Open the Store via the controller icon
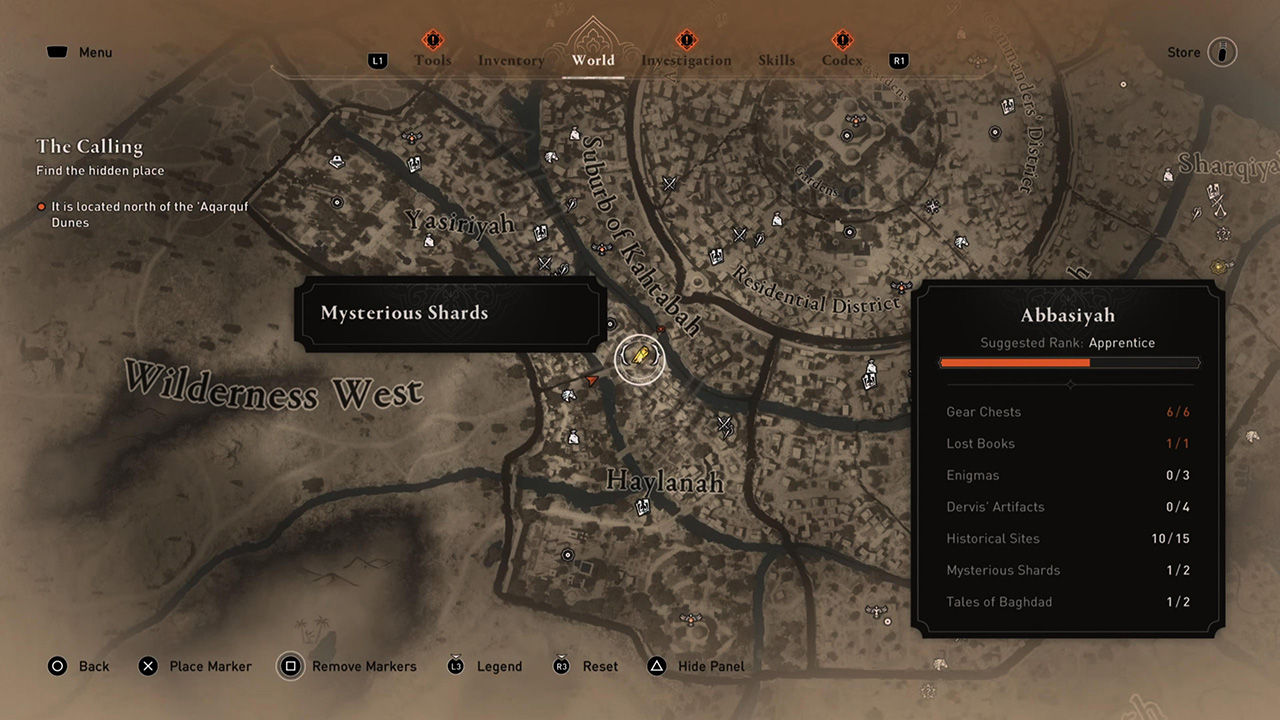Screen dimensions: 1280x720 (x=1222, y=52)
